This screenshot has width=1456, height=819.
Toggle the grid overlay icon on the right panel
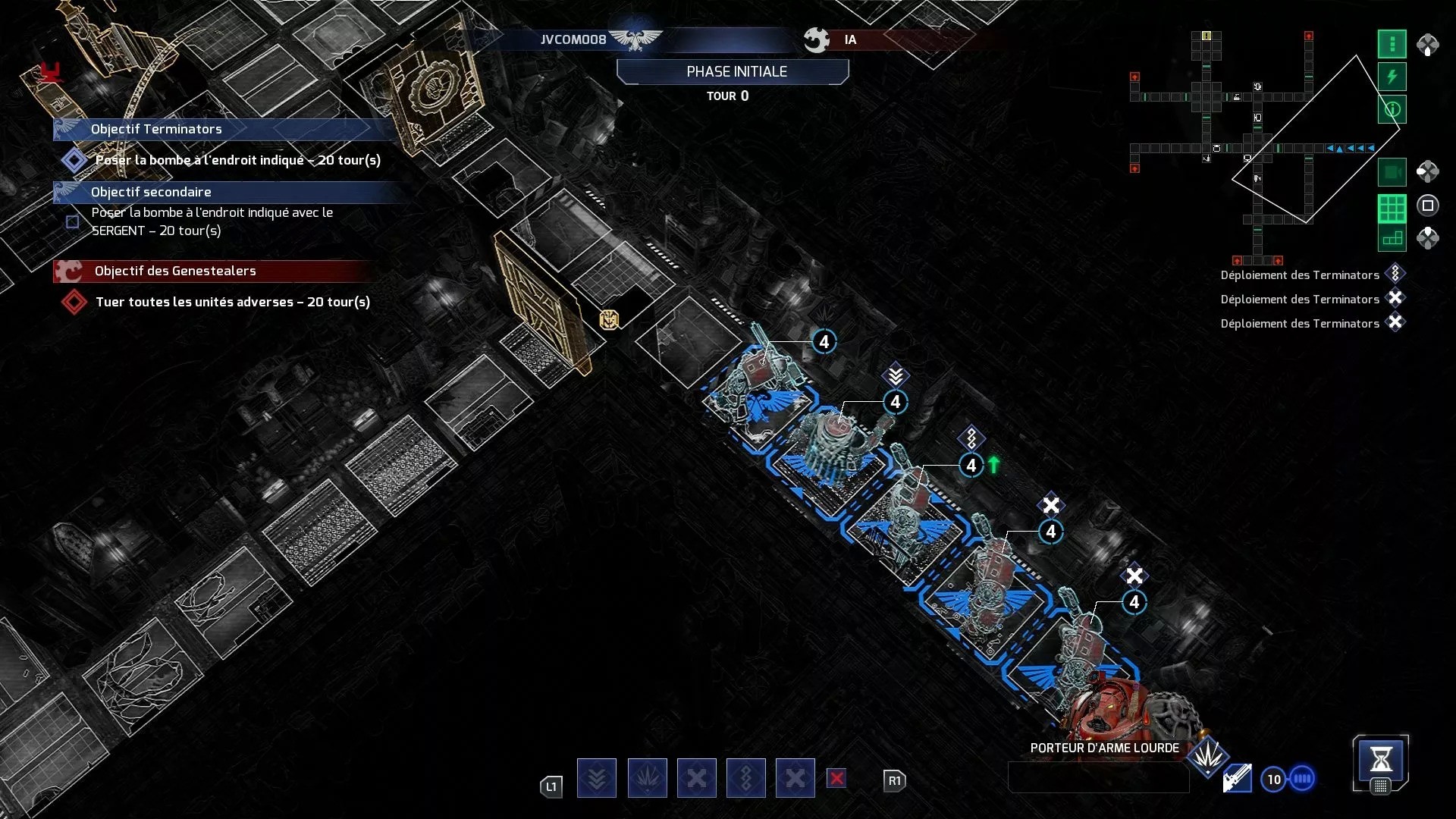tap(1392, 205)
